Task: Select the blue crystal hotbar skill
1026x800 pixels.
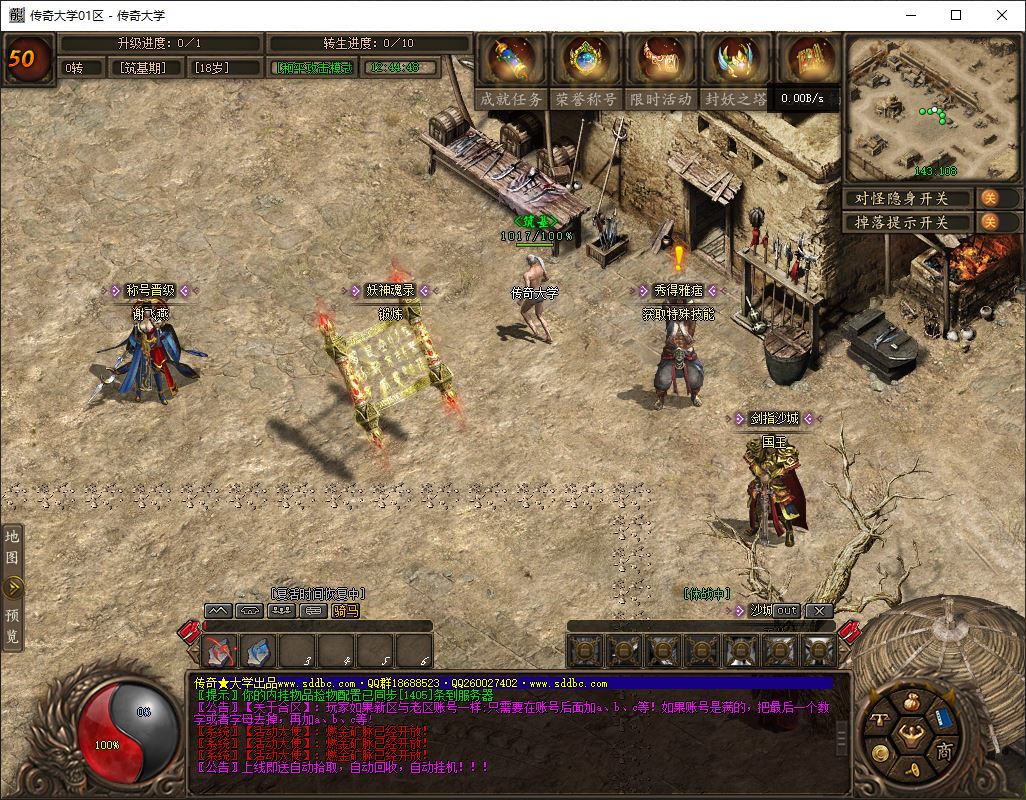Action: [259, 651]
